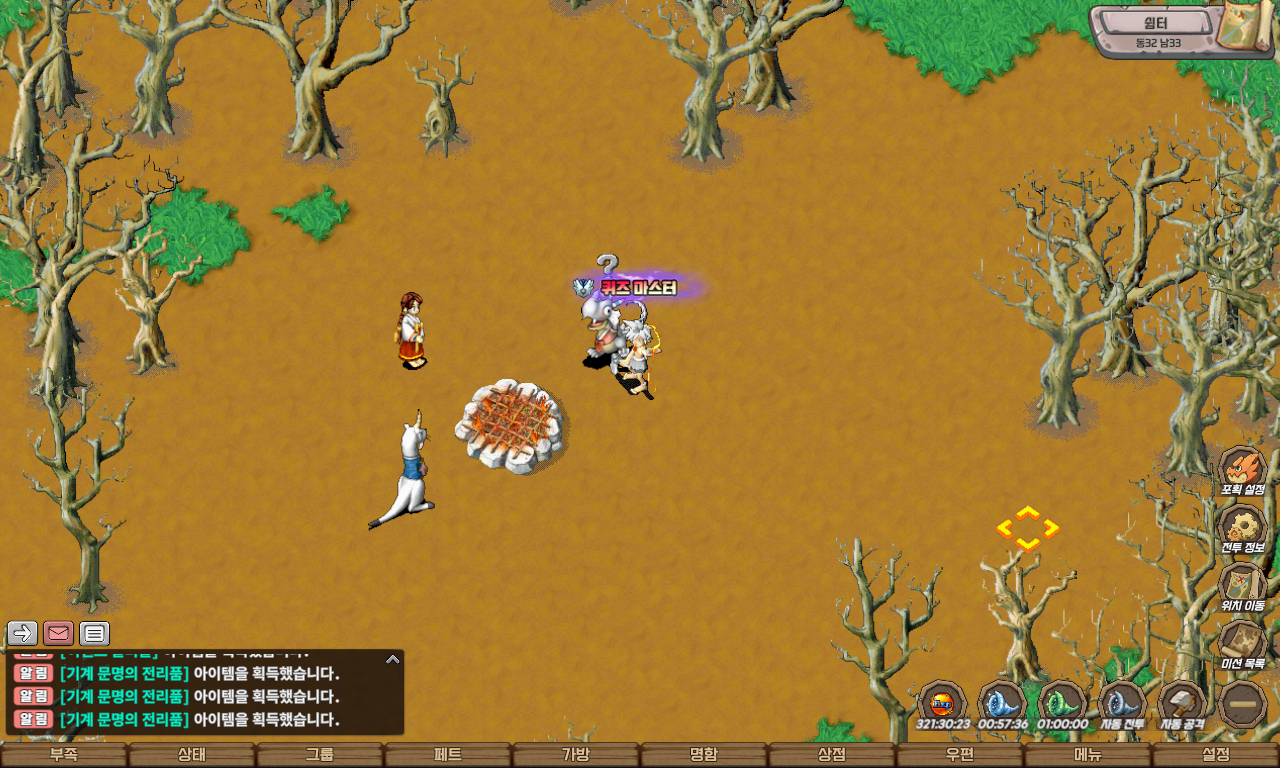Click the pink envelope chat button
Image resolution: width=1280 pixels, height=768 pixels.
59,633
